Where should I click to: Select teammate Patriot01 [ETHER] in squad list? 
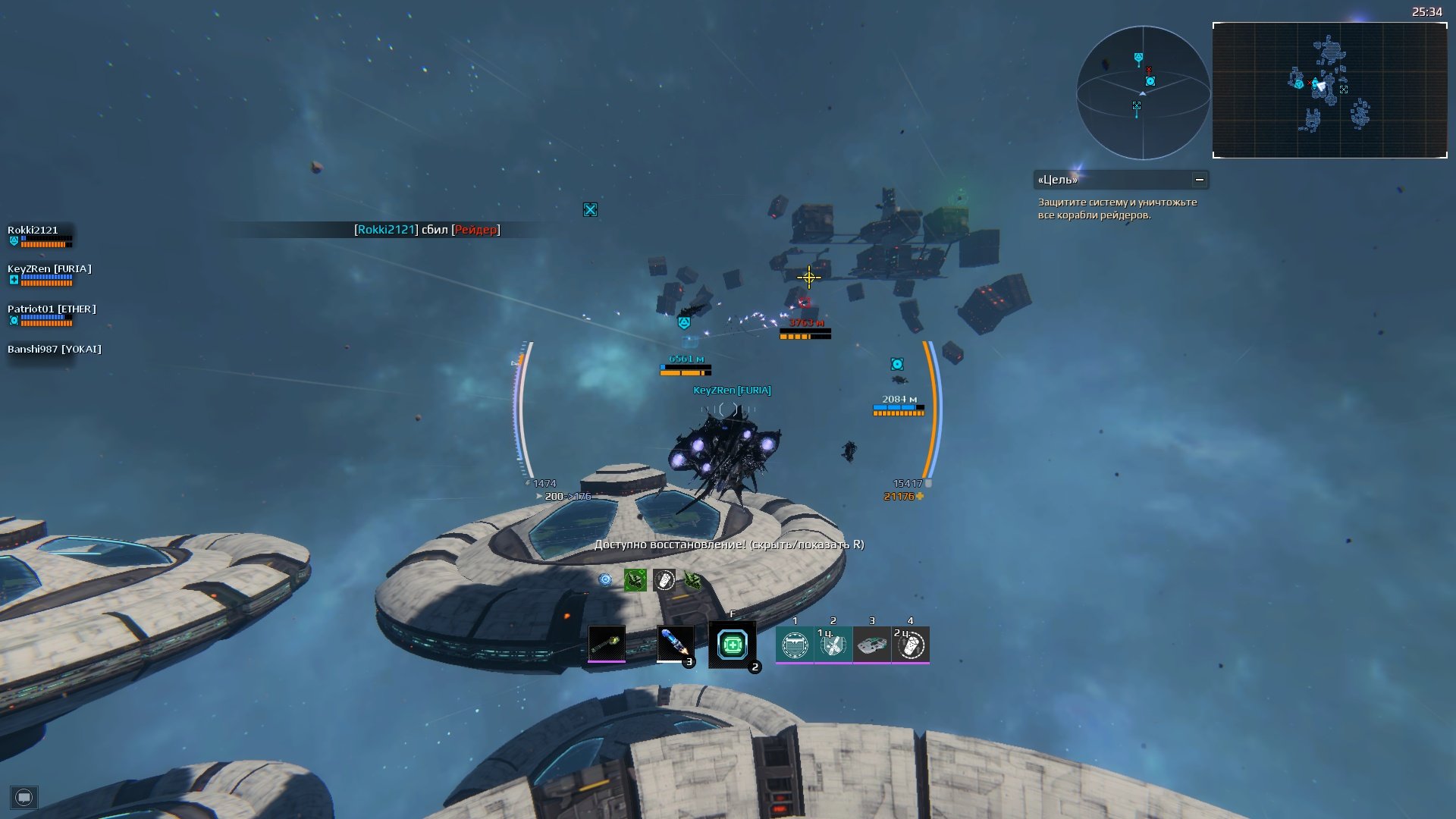pos(52,309)
